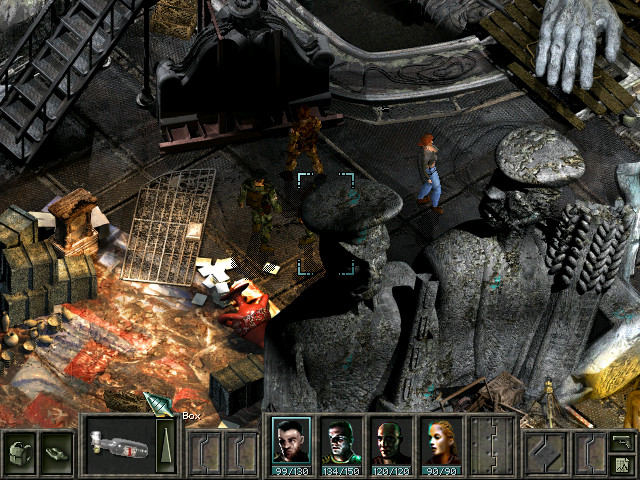Pick the red-haired woman portrait
This screenshot has width=640, height=480.
(x=439, y=438)
